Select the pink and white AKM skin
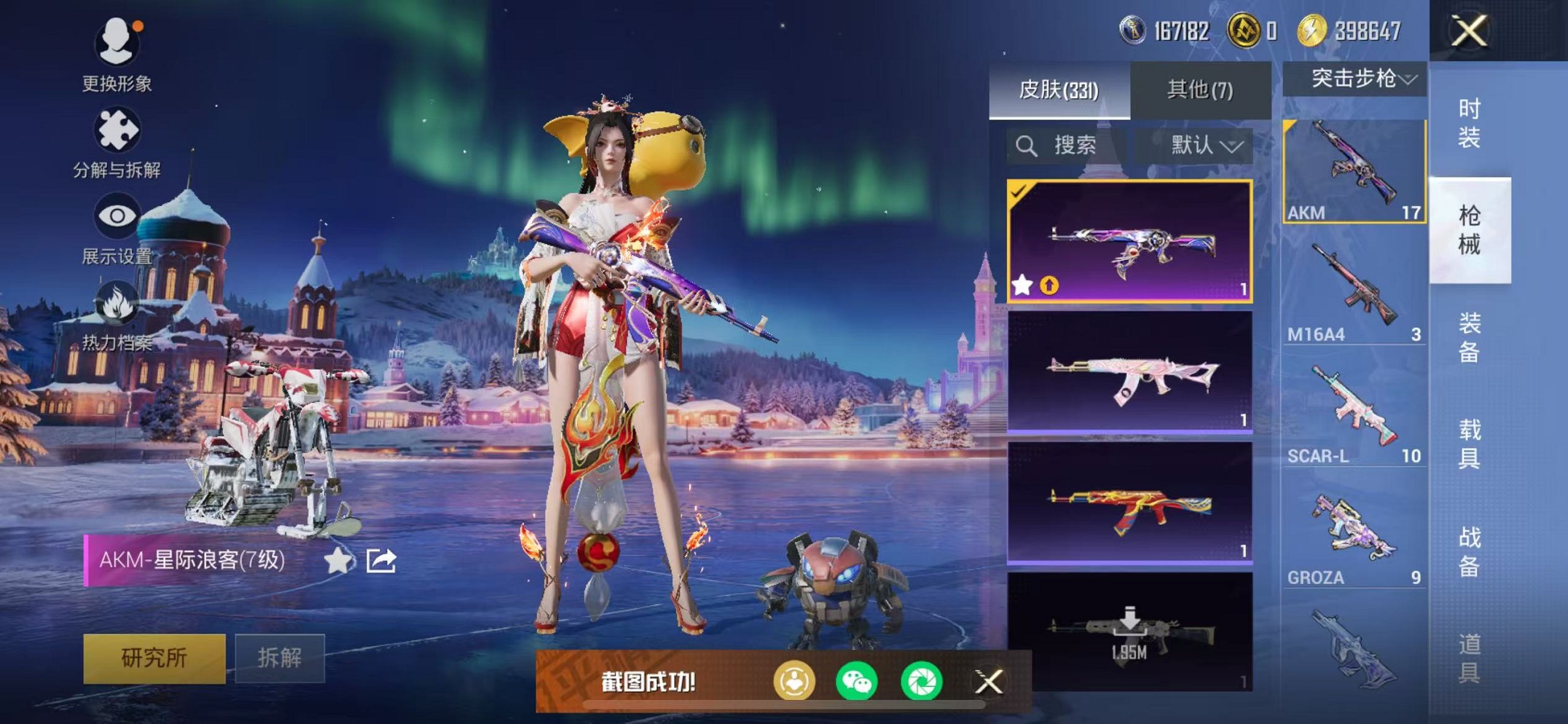 (x=1129, y=373)
